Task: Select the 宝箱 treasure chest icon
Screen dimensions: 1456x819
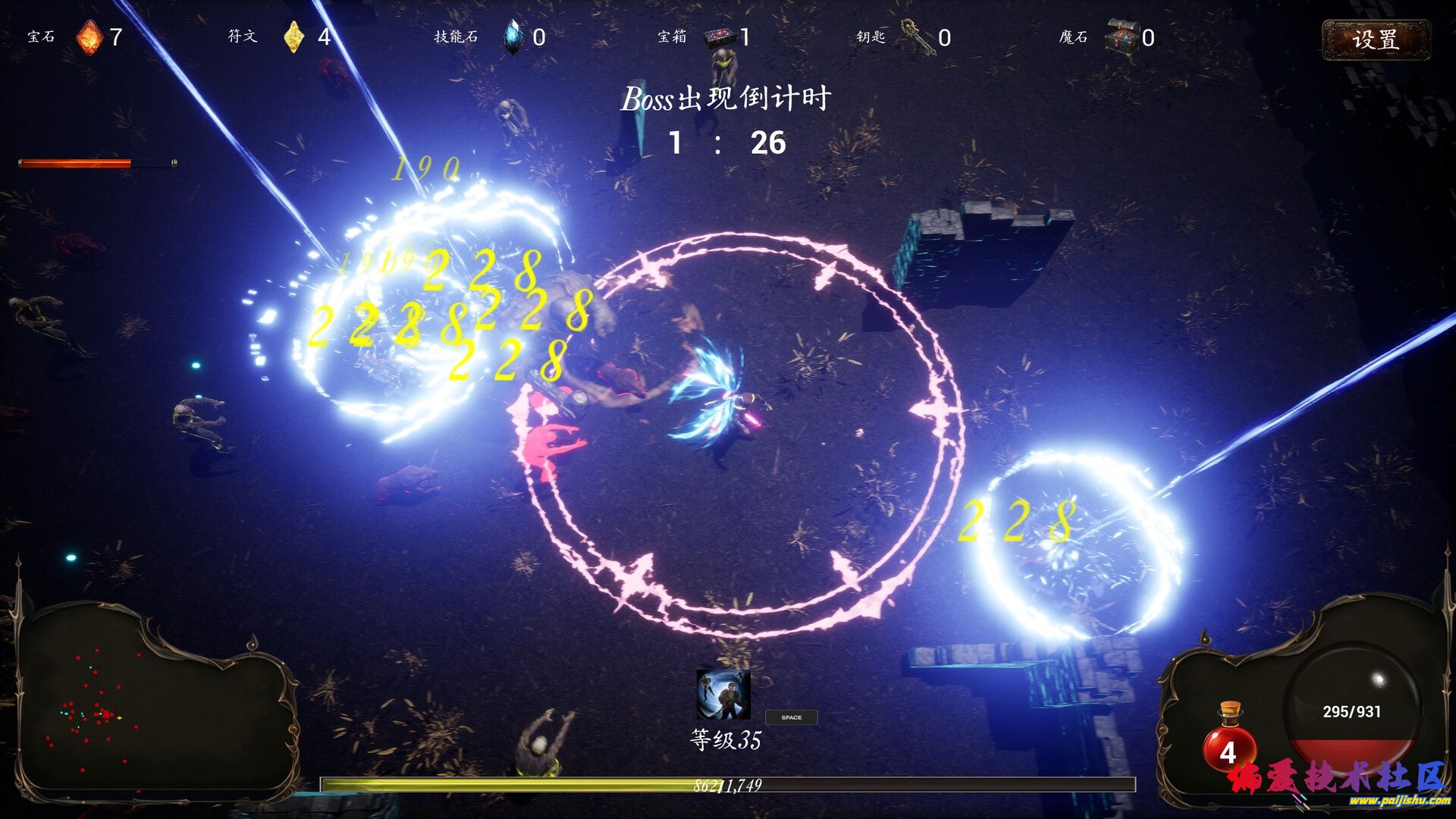Action: pyautogui.click(x=720, y=37)
